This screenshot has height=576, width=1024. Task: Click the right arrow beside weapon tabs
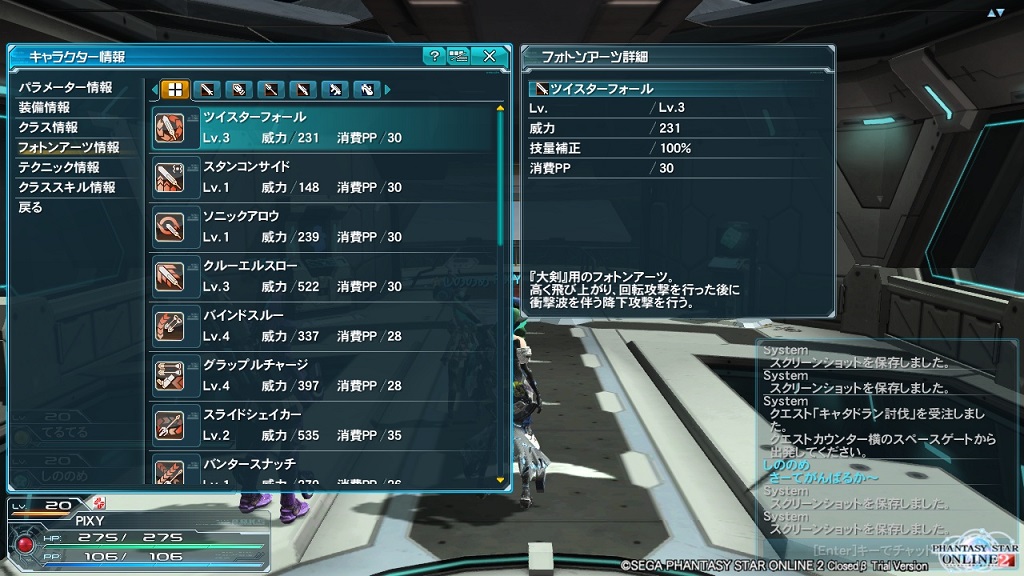[388, 90]
